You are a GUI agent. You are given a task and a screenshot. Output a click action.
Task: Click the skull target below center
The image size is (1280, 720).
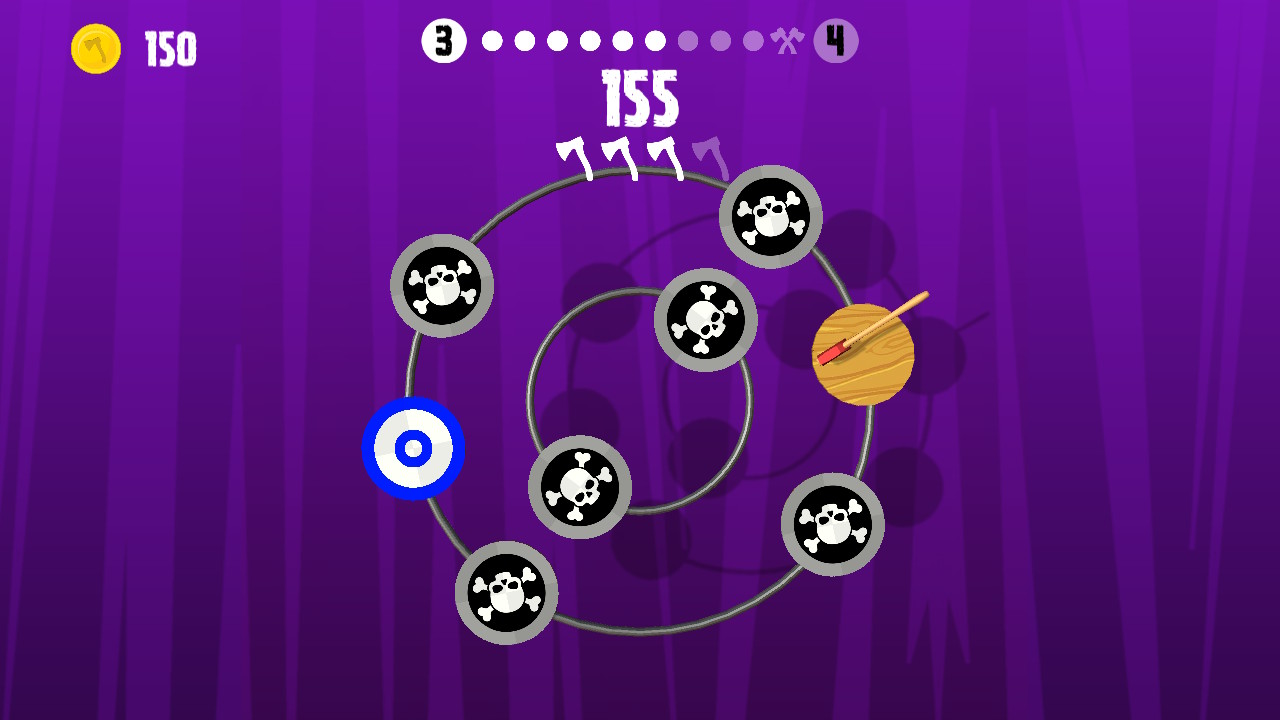pos(580,488)
